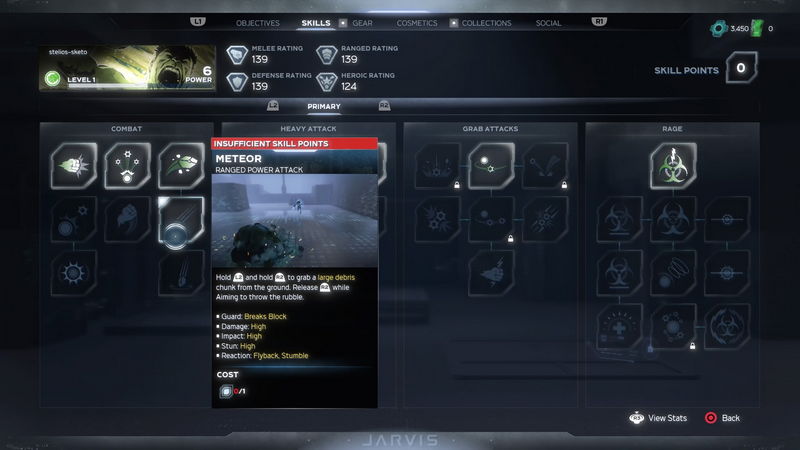This screenshot has width=800, height=450.
Task: Select the unlocked Rage biohazard skill
Action: [x=673, y=166]
